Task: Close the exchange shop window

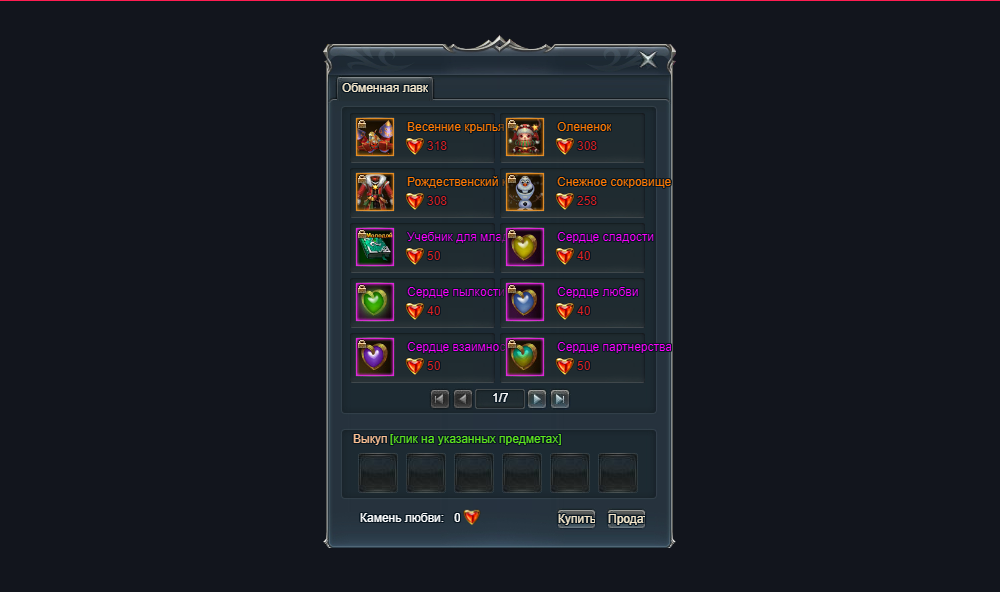Action: 649,60
